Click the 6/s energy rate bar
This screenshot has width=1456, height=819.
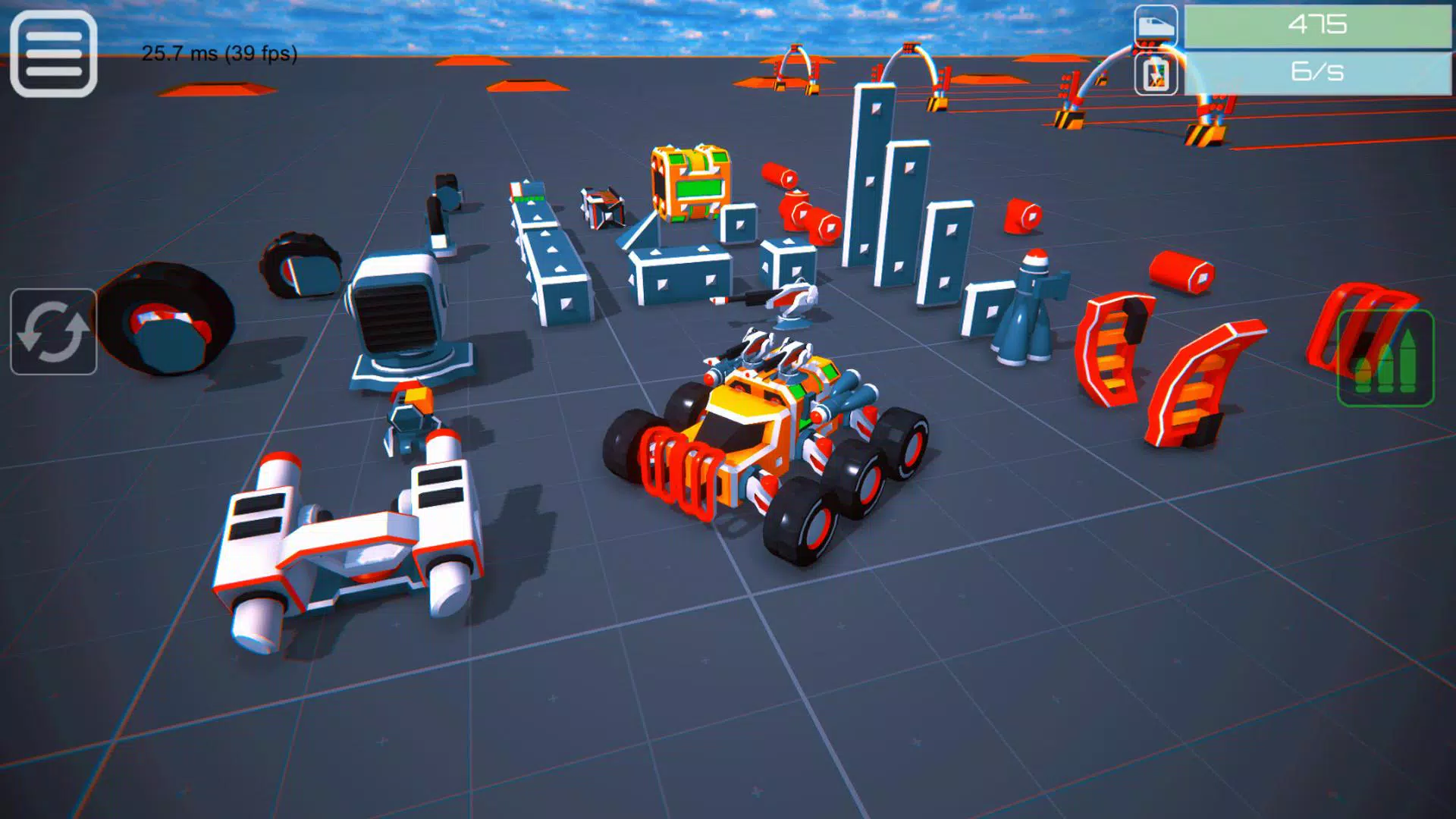(x=1319, y=73)
